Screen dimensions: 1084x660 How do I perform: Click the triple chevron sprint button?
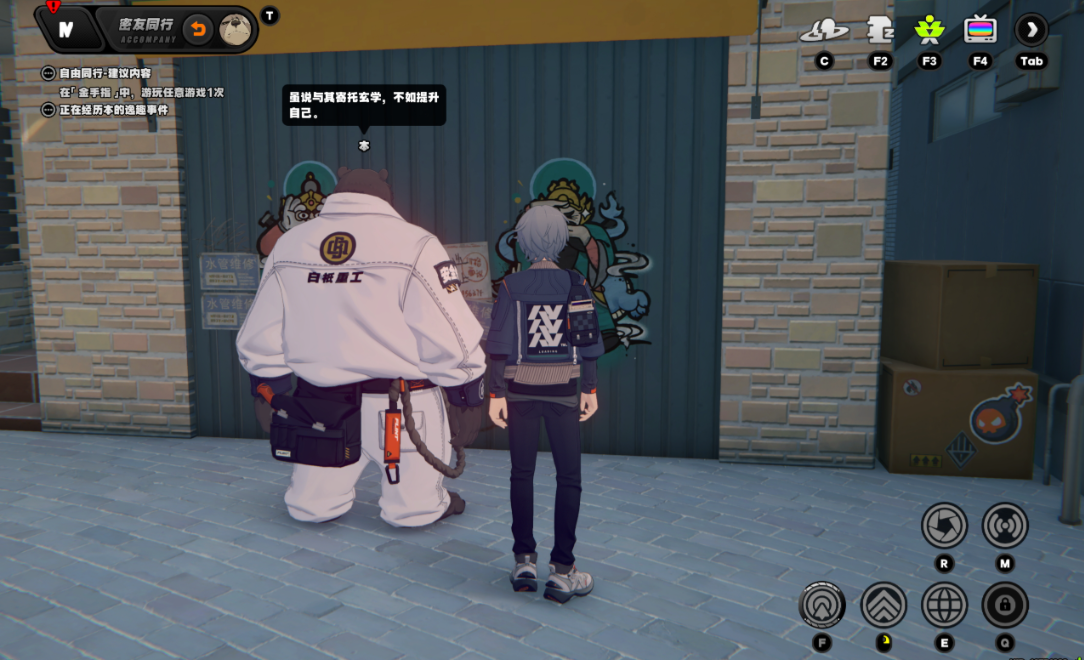point(884,605)
